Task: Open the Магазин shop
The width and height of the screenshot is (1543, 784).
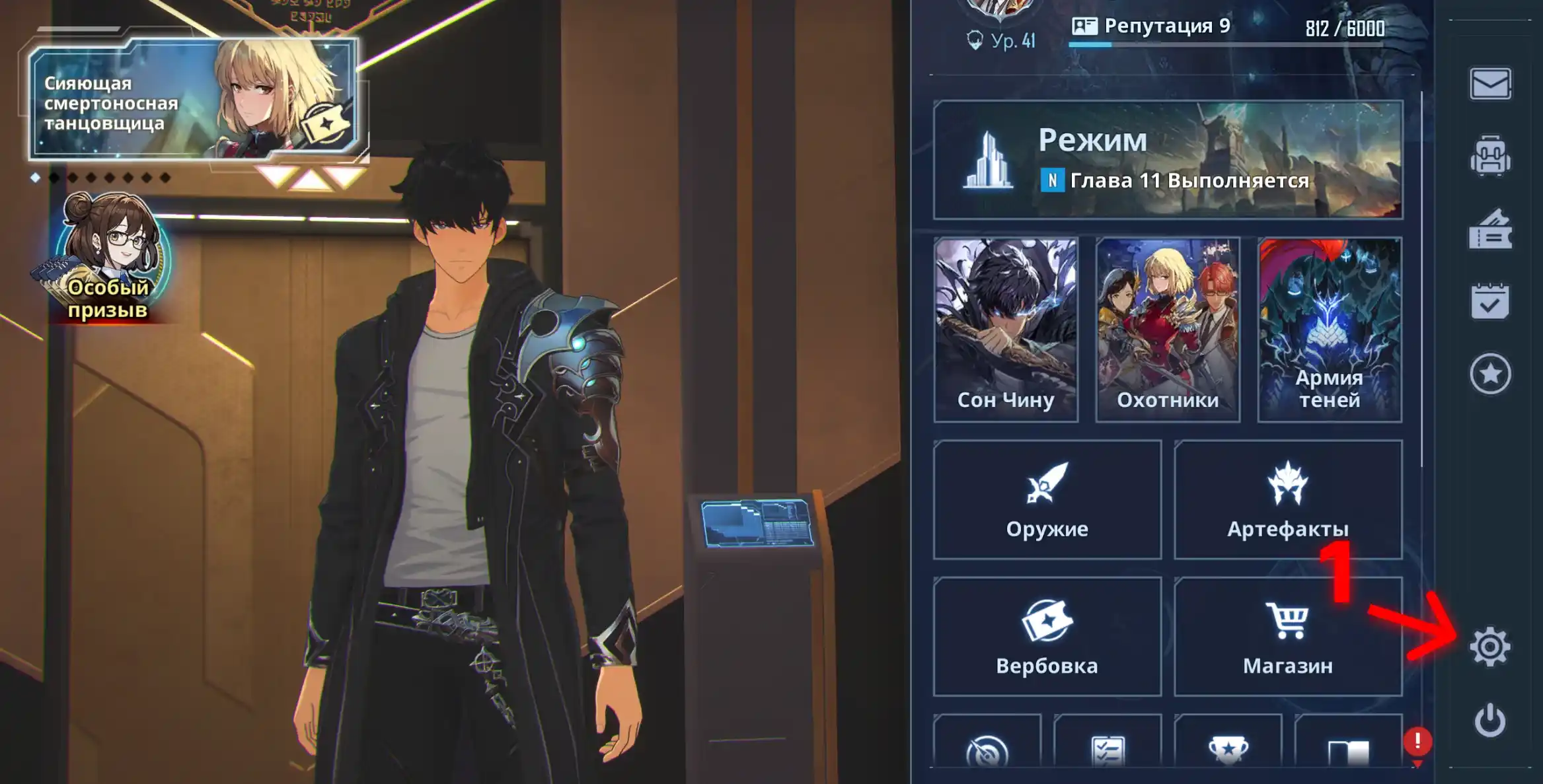Action: [1287, 637]
